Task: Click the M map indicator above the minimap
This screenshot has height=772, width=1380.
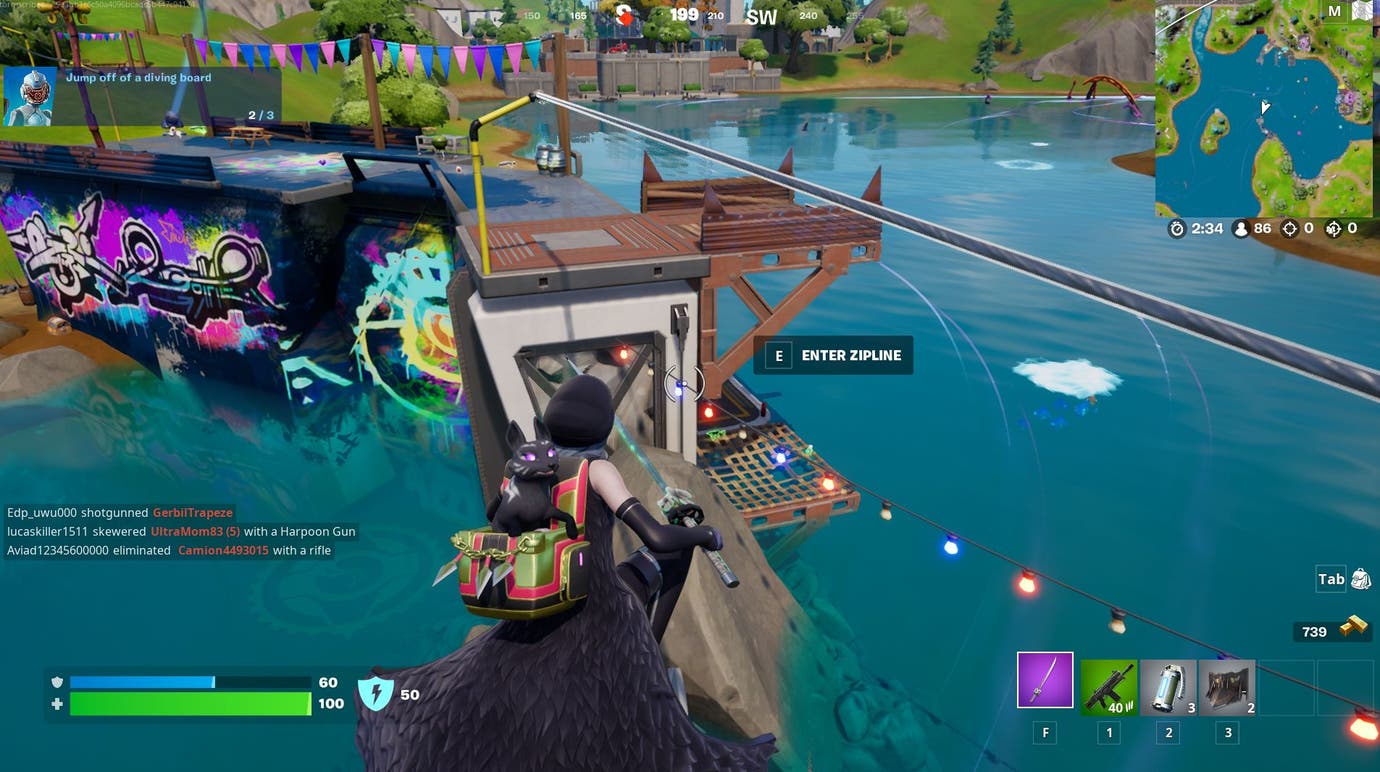Action: [x=1334, y=10]
